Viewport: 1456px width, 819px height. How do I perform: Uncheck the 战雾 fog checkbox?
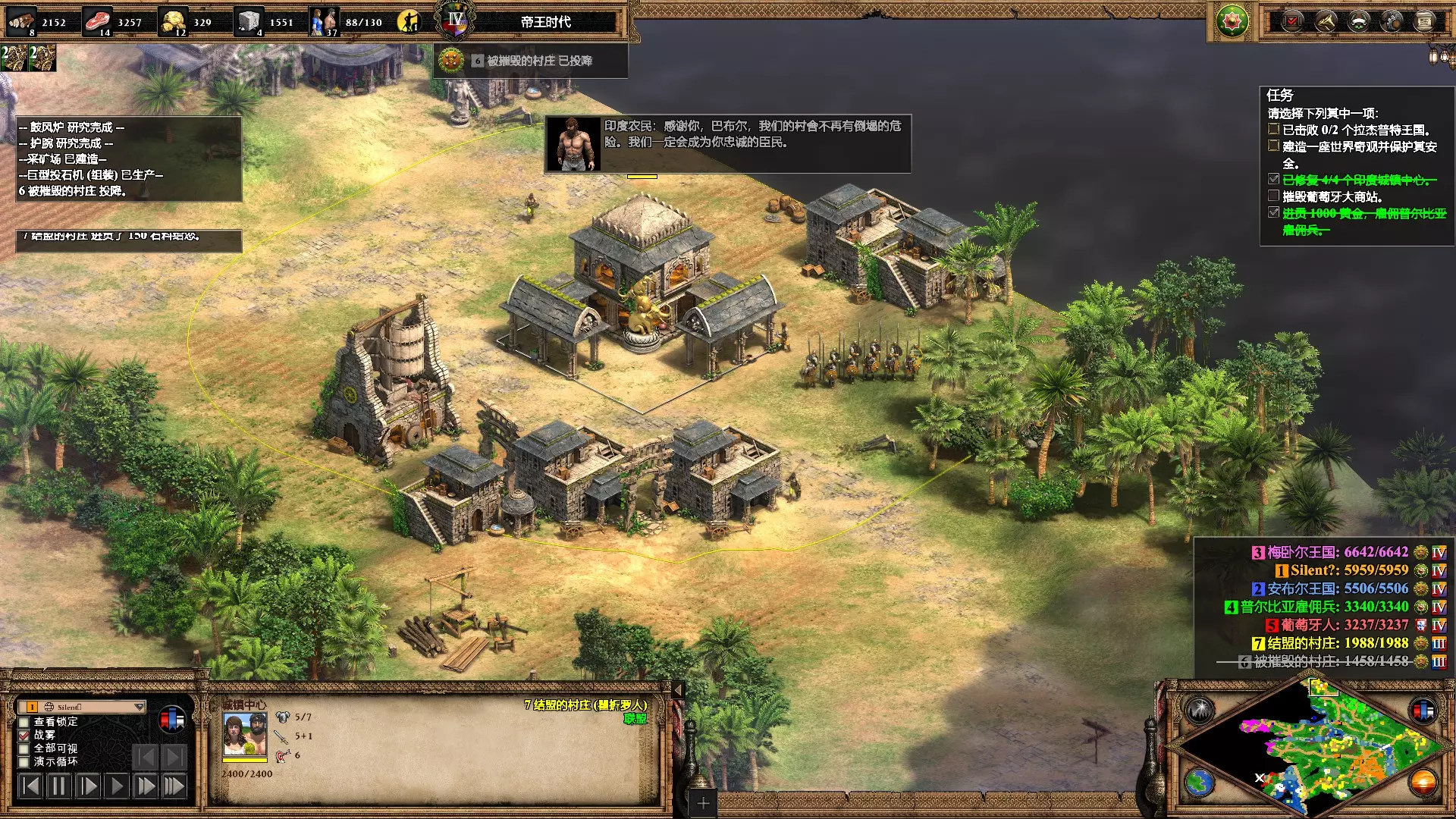coord(24,735)
